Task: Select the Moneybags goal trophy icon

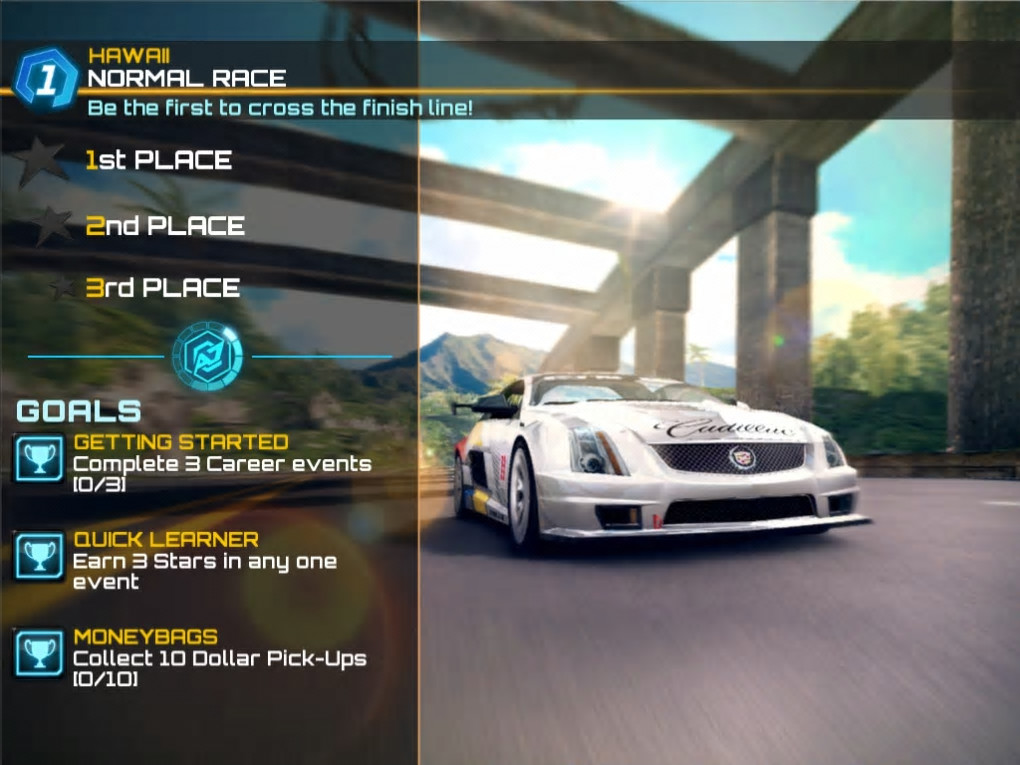Action: coord(40,654)
